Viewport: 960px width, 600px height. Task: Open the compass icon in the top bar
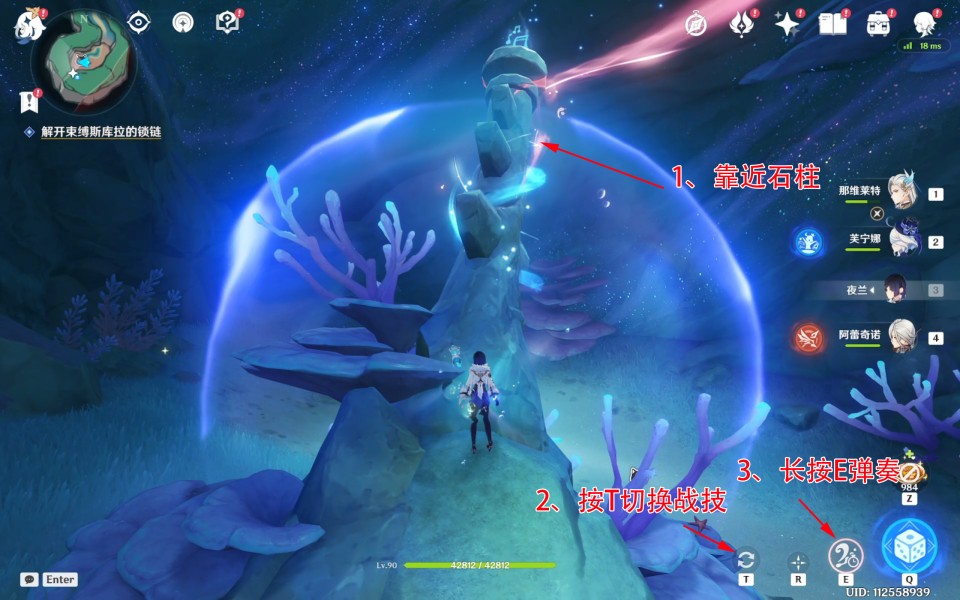click(x=696, y=25)
